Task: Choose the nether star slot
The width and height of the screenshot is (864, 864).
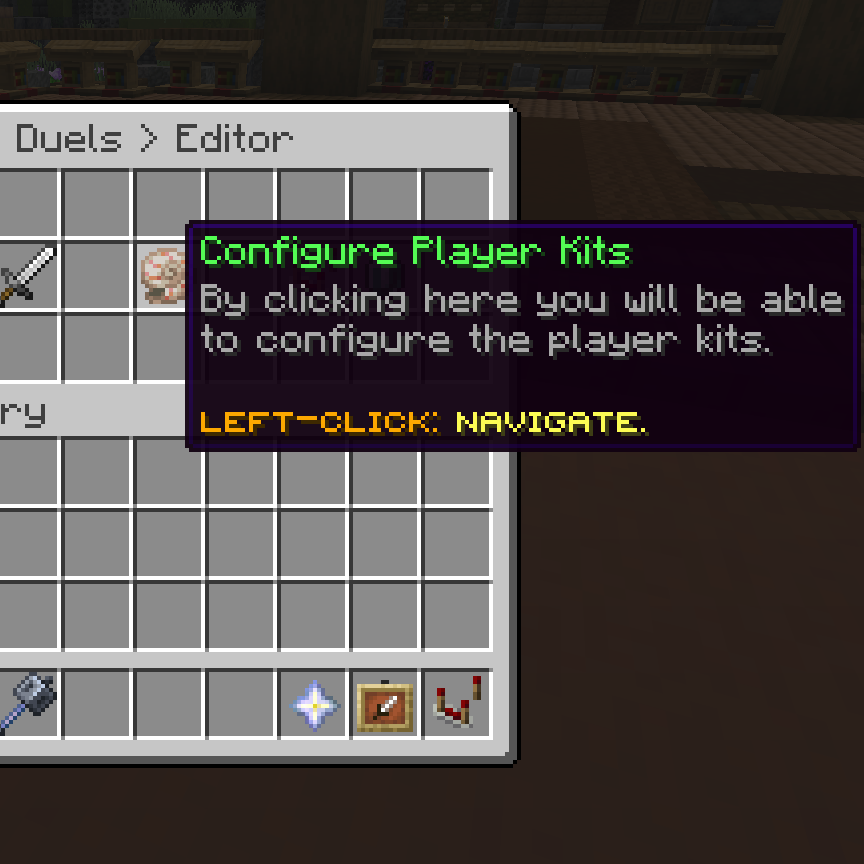Action: tap(314, 705)
